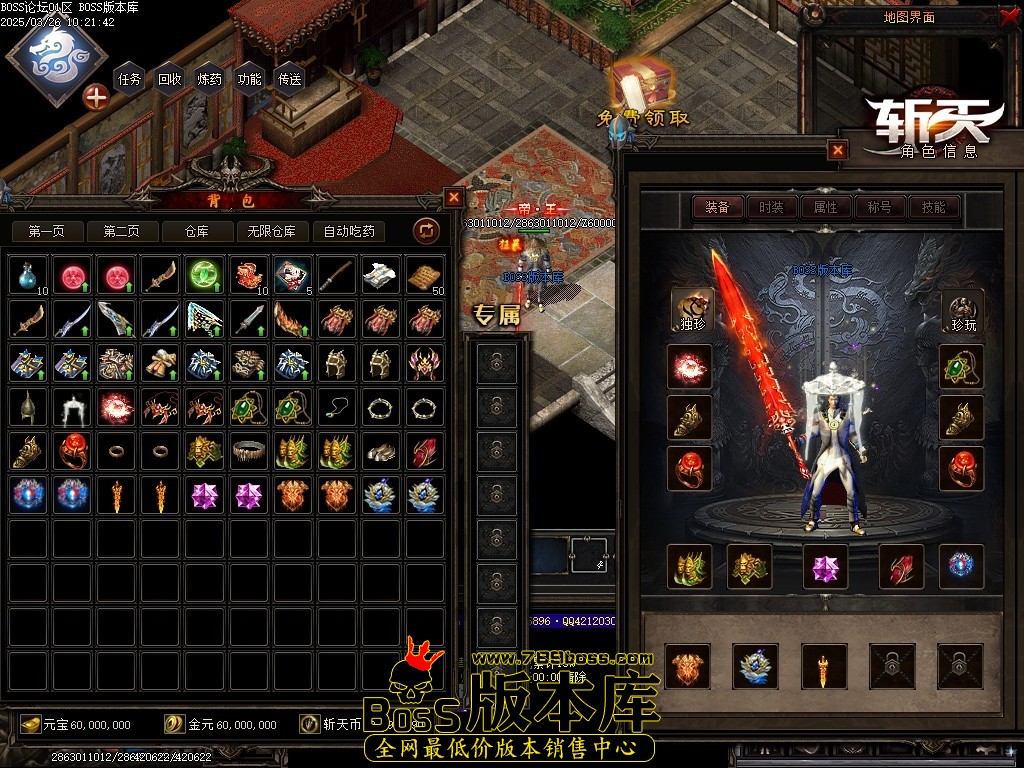Switch to the 第二页 bag page
Viewport: 1024px width, 768px height.
tap(121, 231)
